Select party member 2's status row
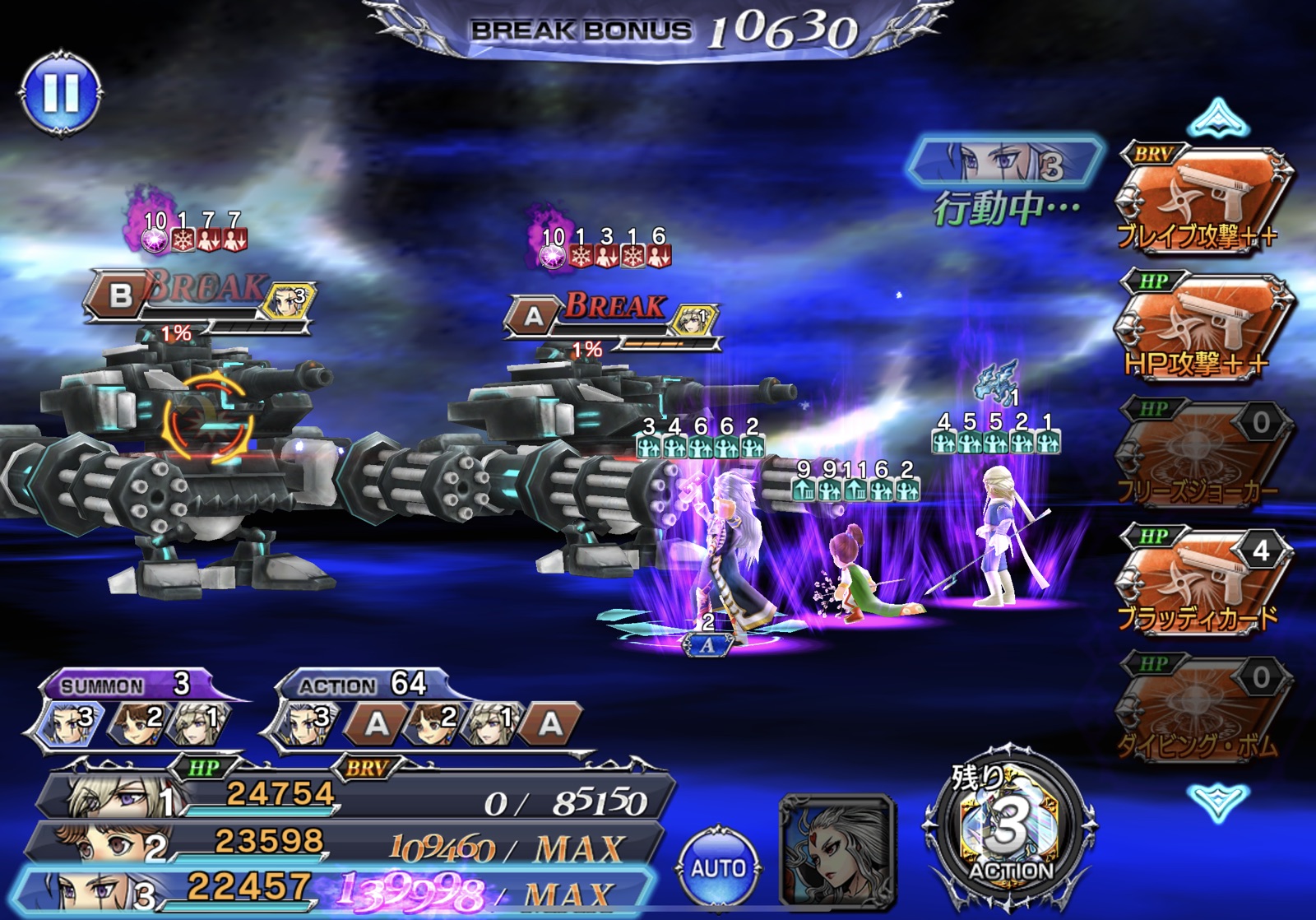The height and width of the screenshot is (920, 1316). pos(345,843)
